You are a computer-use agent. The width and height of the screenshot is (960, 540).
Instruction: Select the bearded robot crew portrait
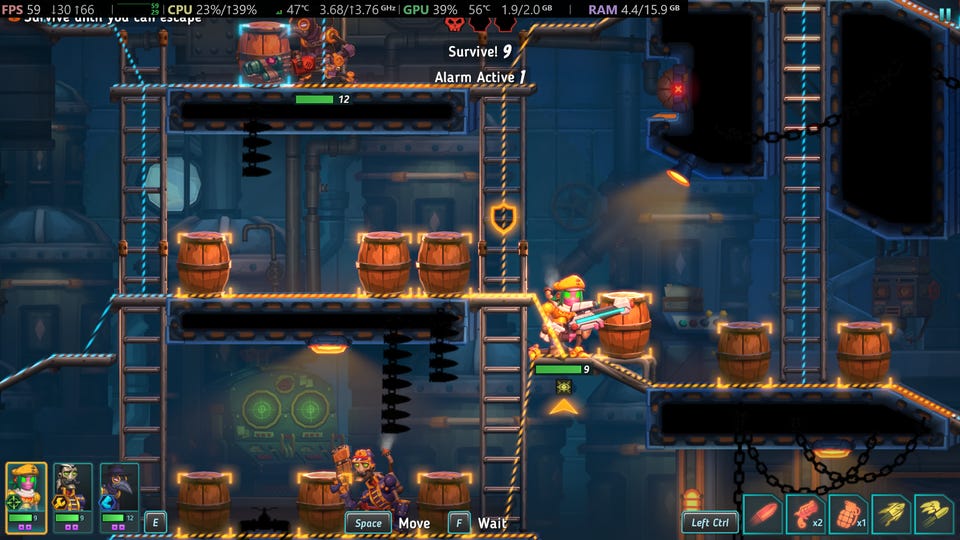tap(73, 487)
